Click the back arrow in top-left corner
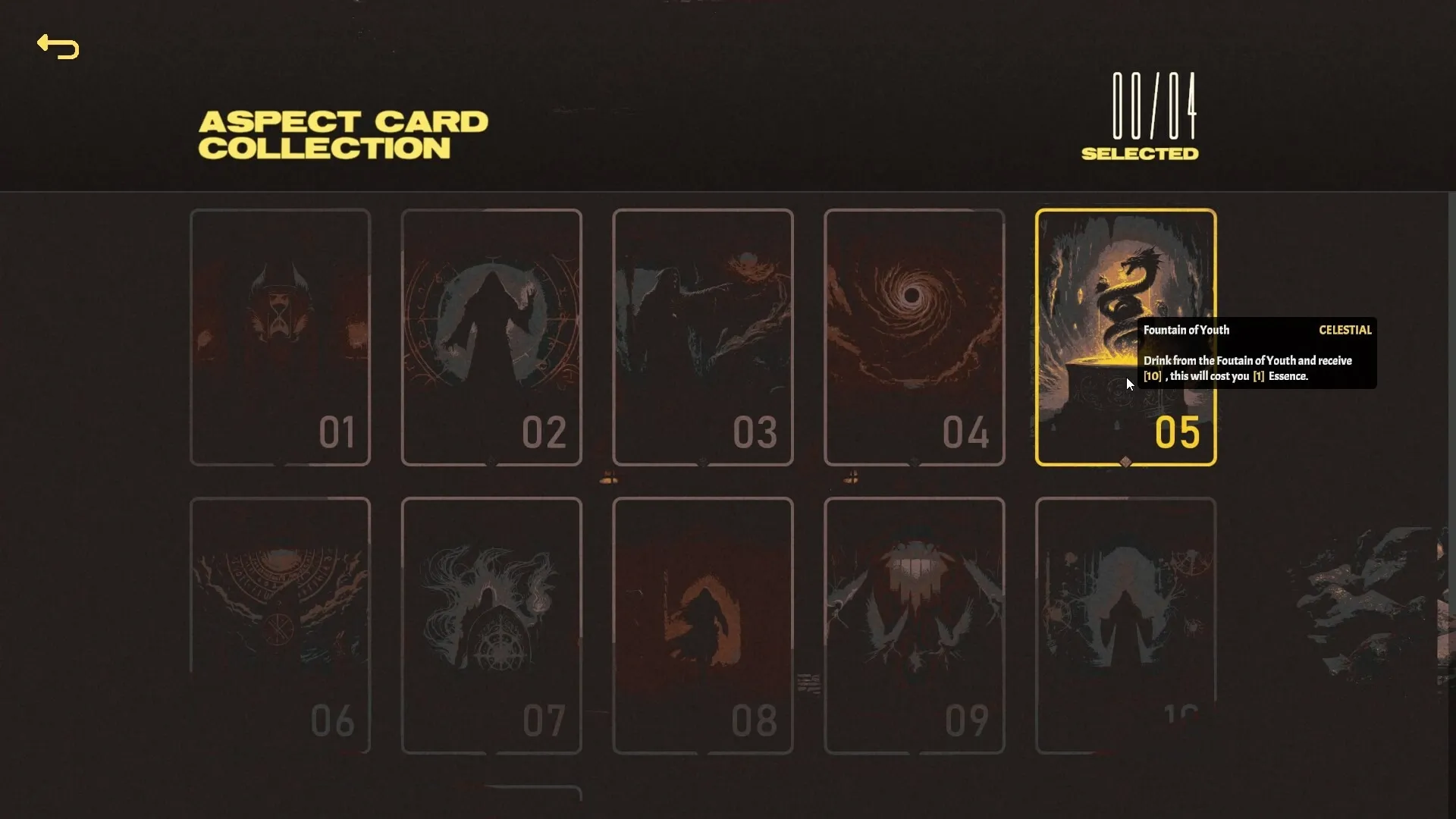Viewport: 1456px width, 819px height. point(58,47)
